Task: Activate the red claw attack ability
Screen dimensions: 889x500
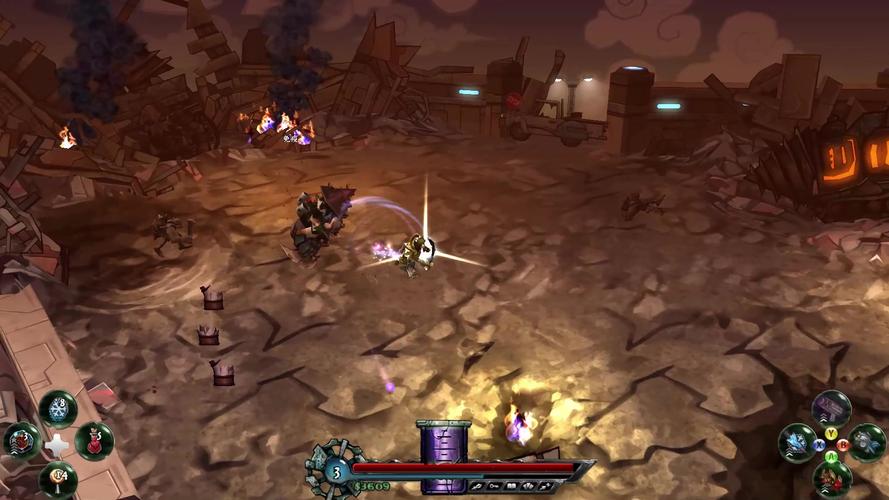Action: tap(831, 478)
